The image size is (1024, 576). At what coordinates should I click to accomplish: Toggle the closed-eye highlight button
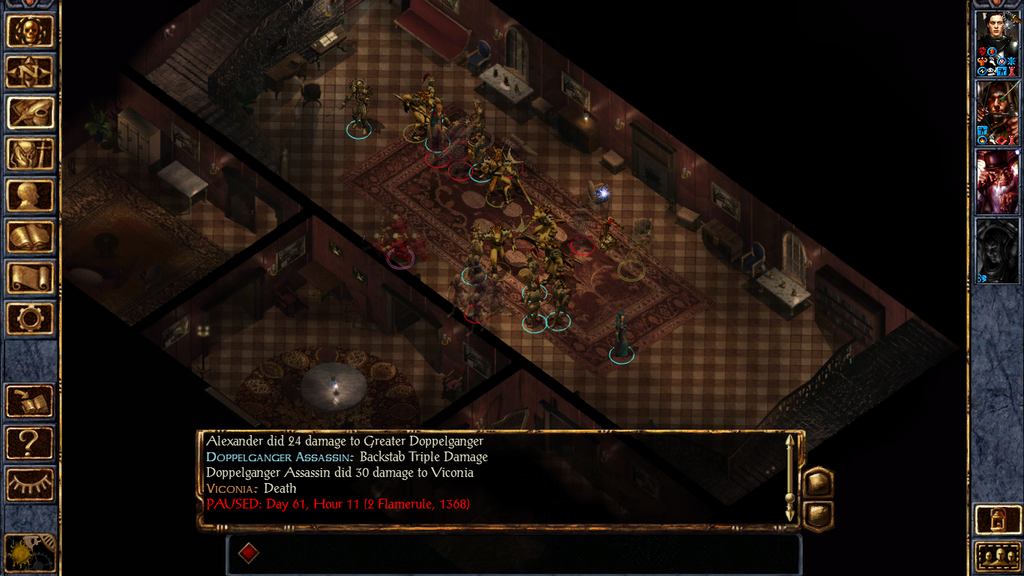point(30,484)
